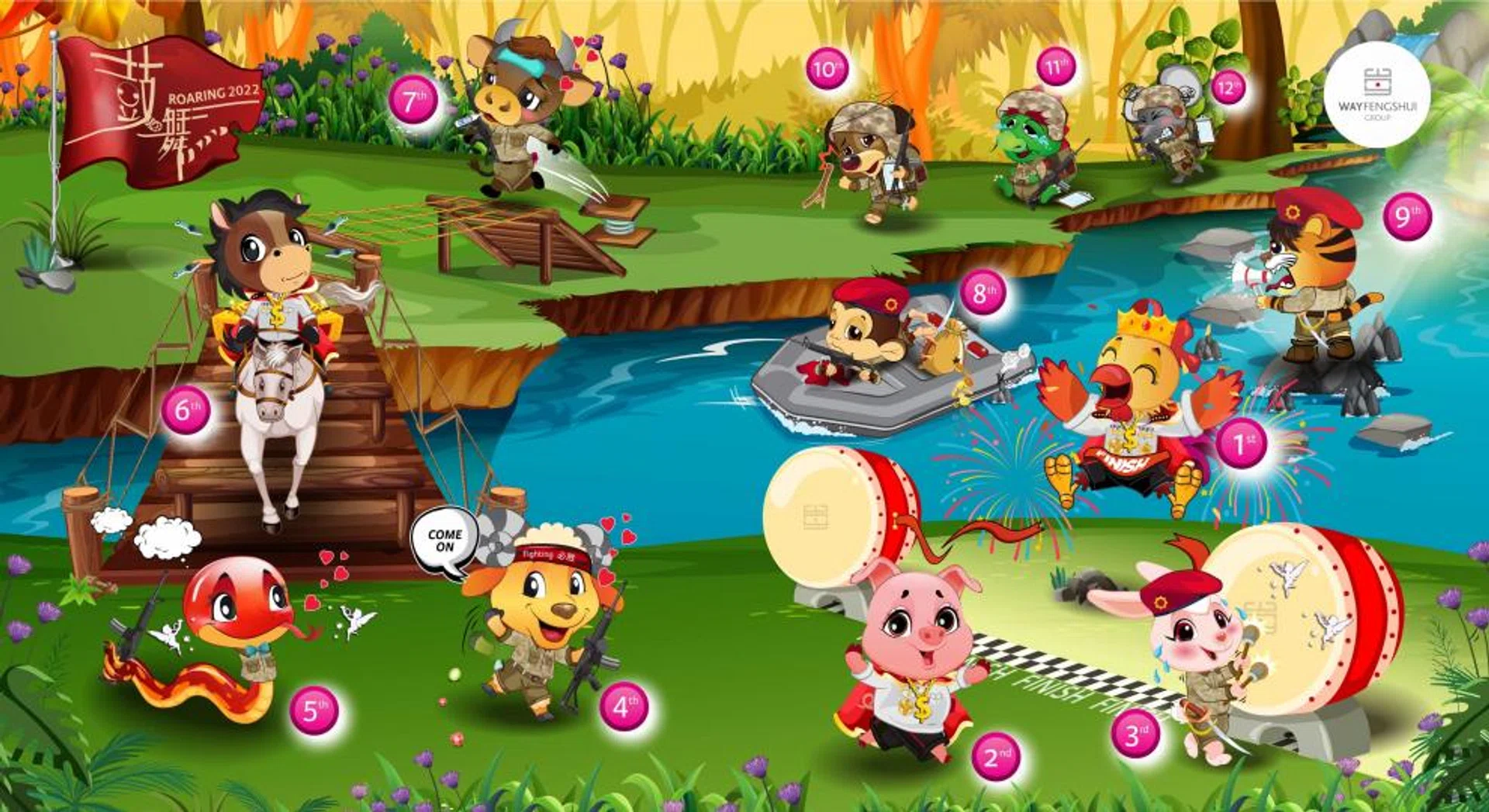Open the 12th place marker
1489x812 pixels.
click(x=1228, y=87)
